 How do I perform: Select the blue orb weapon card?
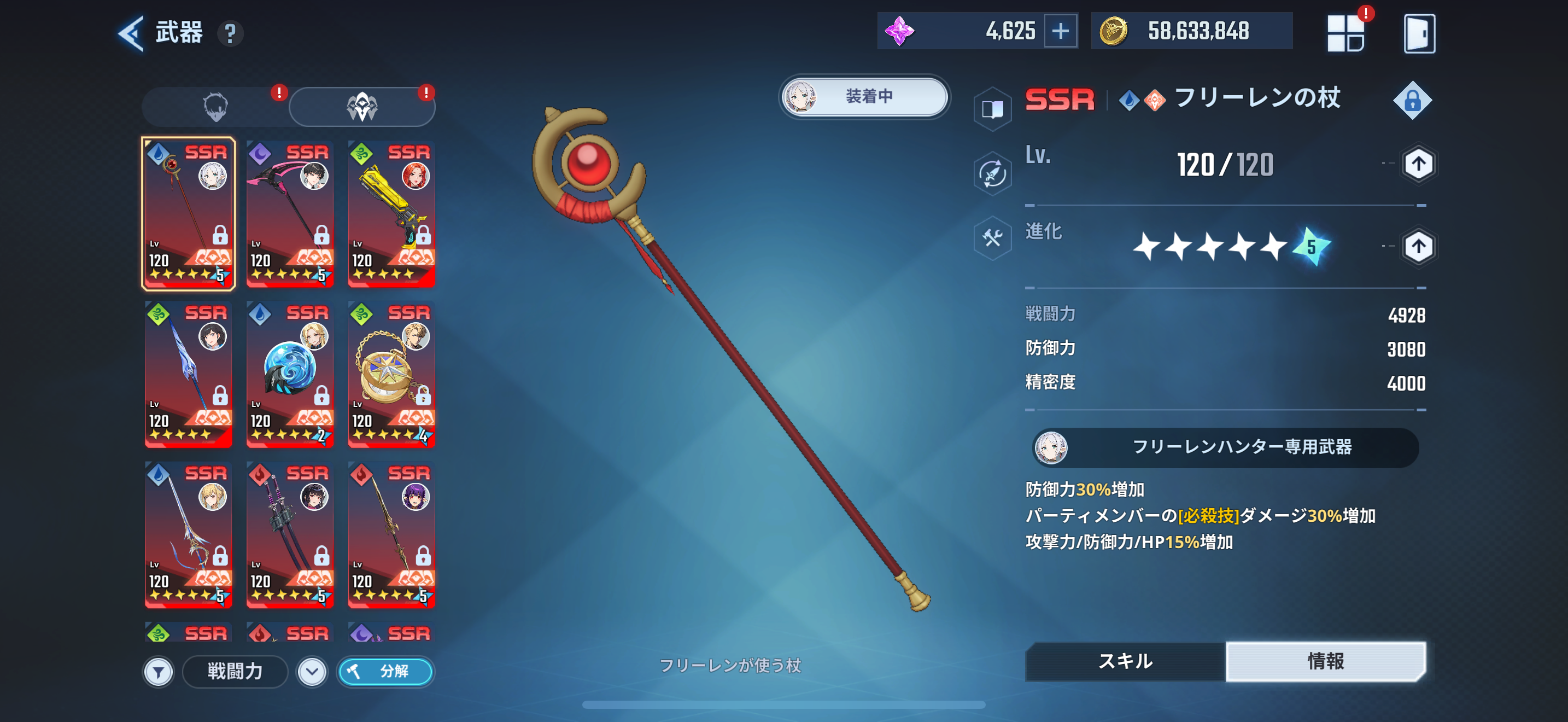pyautogui.click(x=290, y=374)
